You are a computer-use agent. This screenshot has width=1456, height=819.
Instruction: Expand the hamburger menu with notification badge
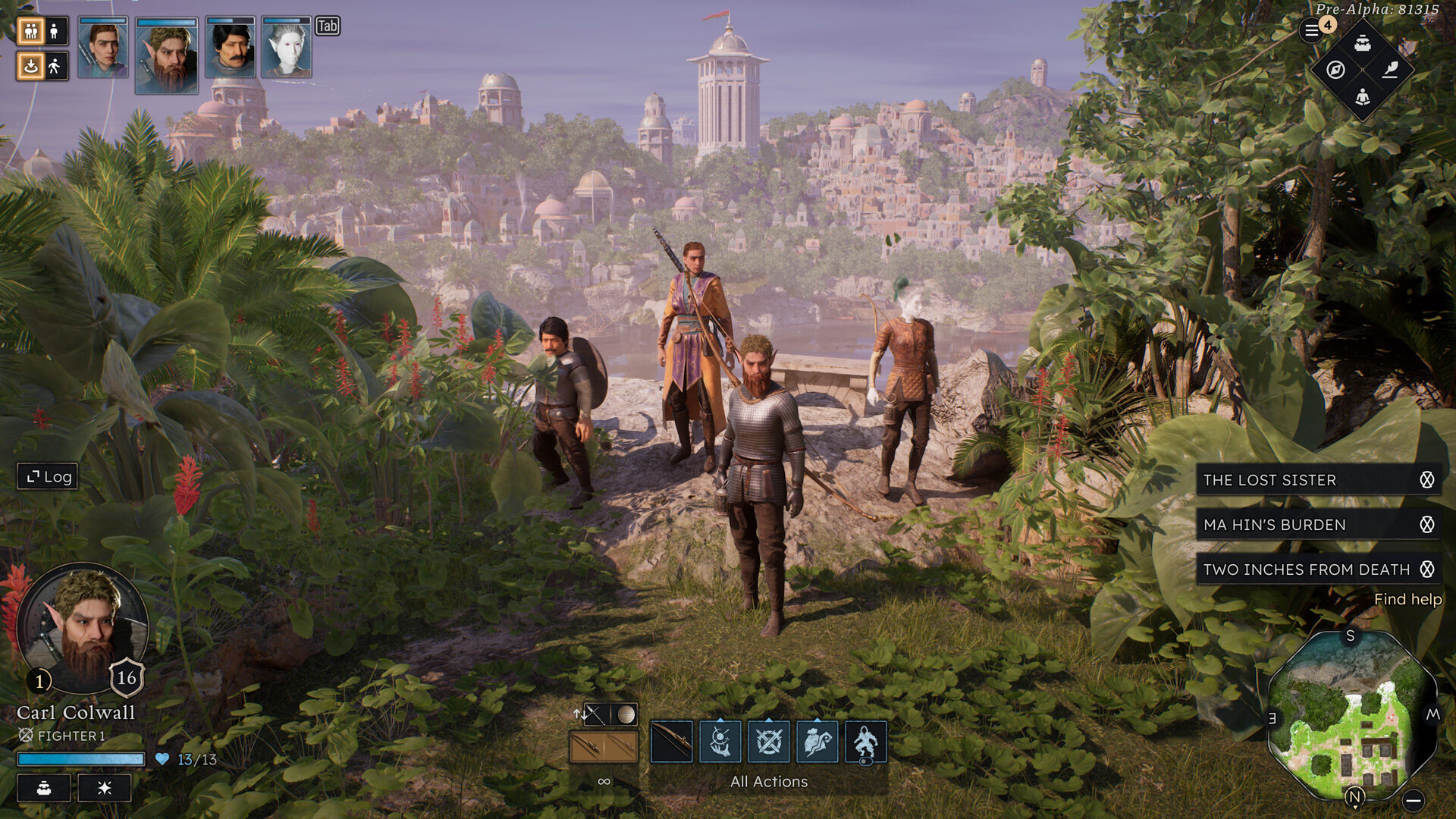click(1313, 30)
